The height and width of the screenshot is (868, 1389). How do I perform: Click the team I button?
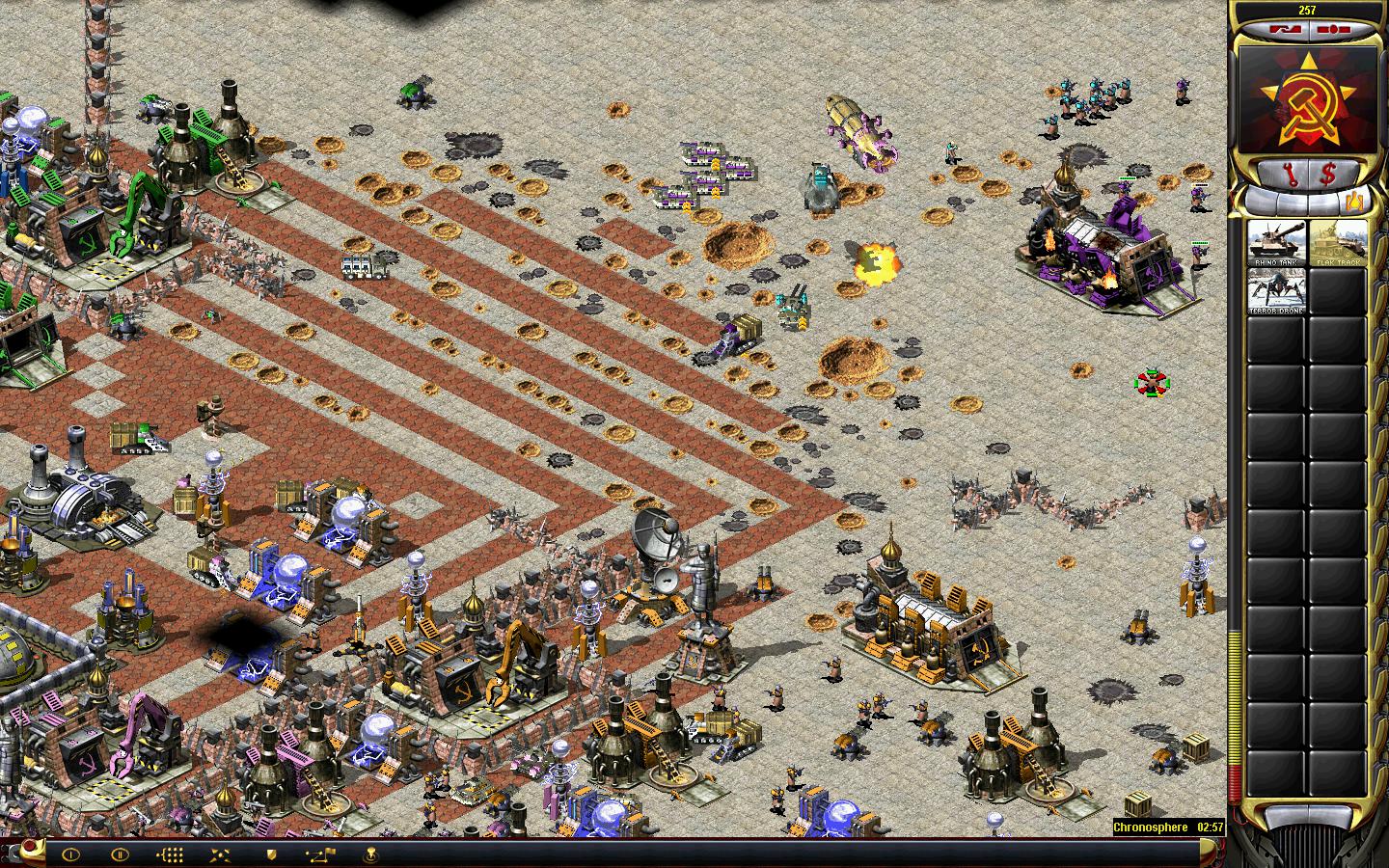point(69,854)
